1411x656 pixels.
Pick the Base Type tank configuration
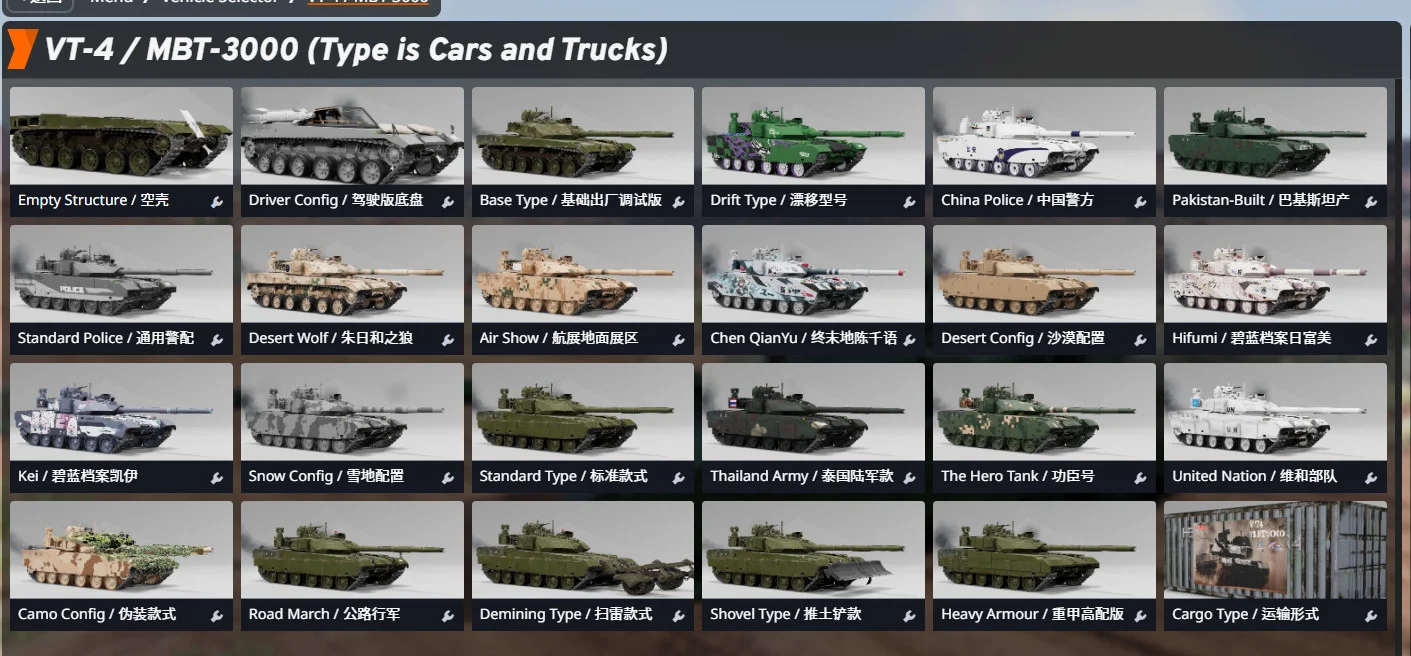tap(582, 138)
